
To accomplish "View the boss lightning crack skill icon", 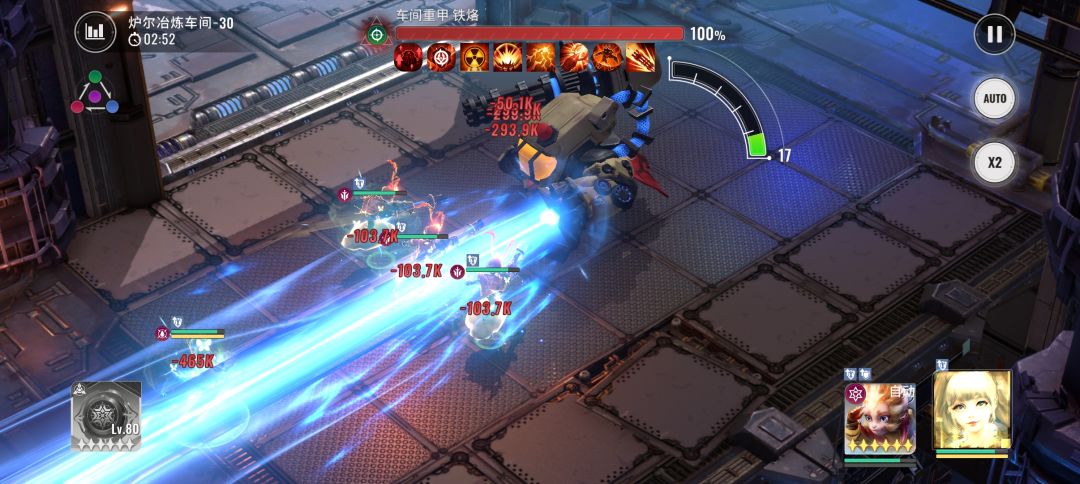I will pos(541,57).
